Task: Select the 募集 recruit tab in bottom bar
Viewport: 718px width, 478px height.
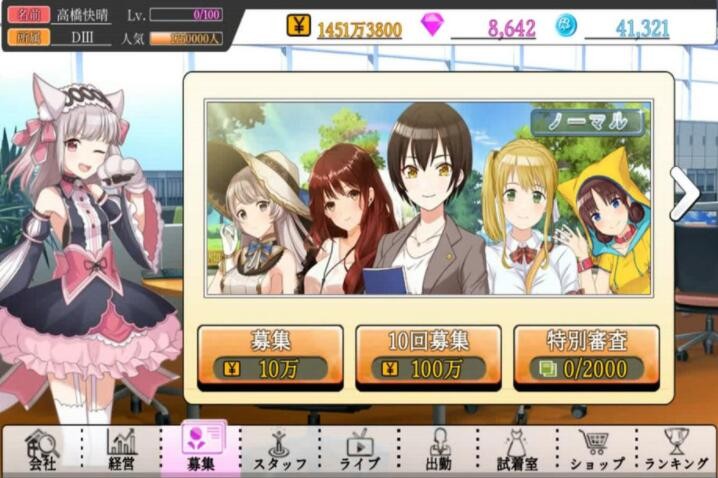Action: 200,449
